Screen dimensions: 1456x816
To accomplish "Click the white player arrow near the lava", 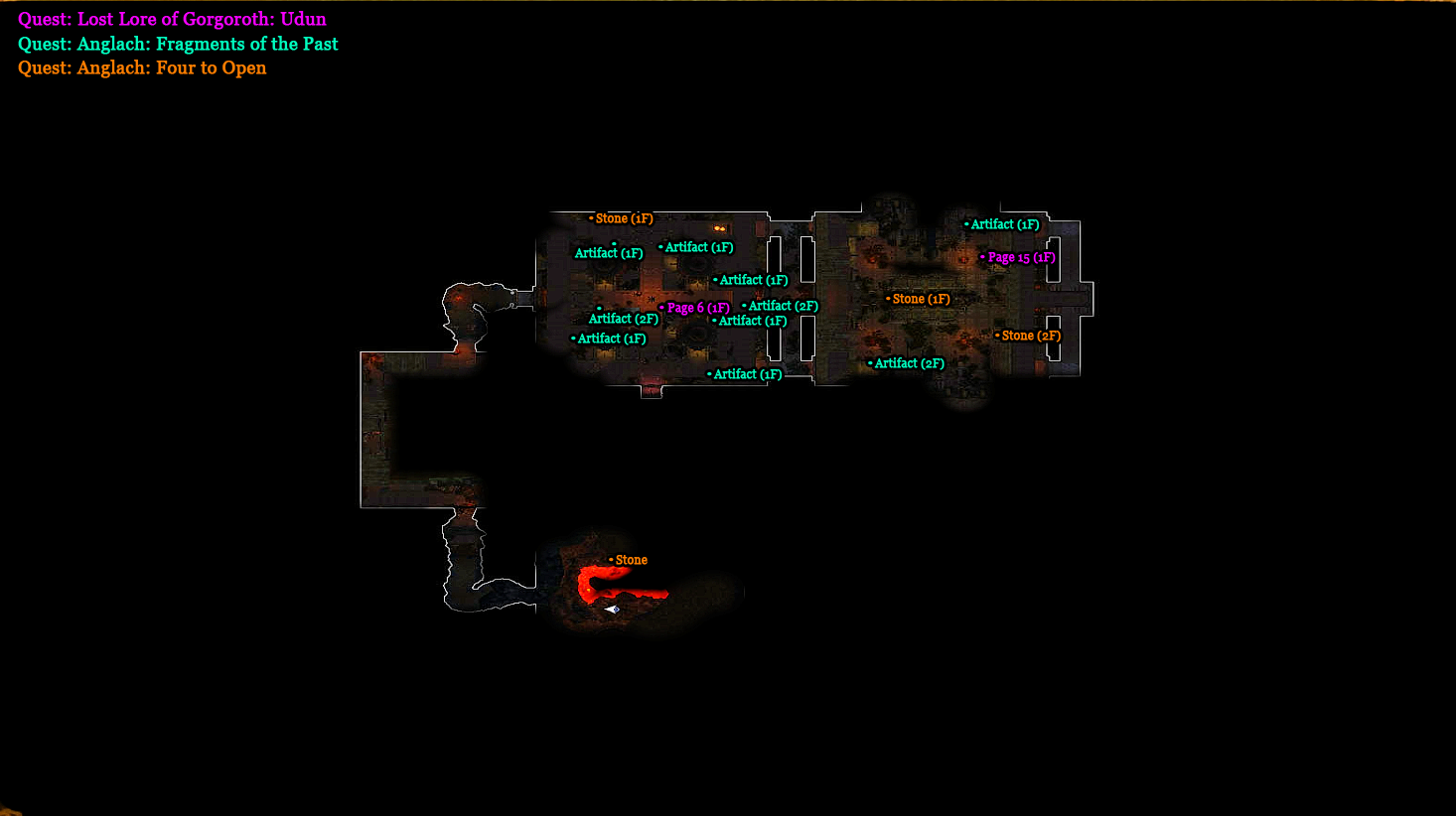I will click(612, 609).
